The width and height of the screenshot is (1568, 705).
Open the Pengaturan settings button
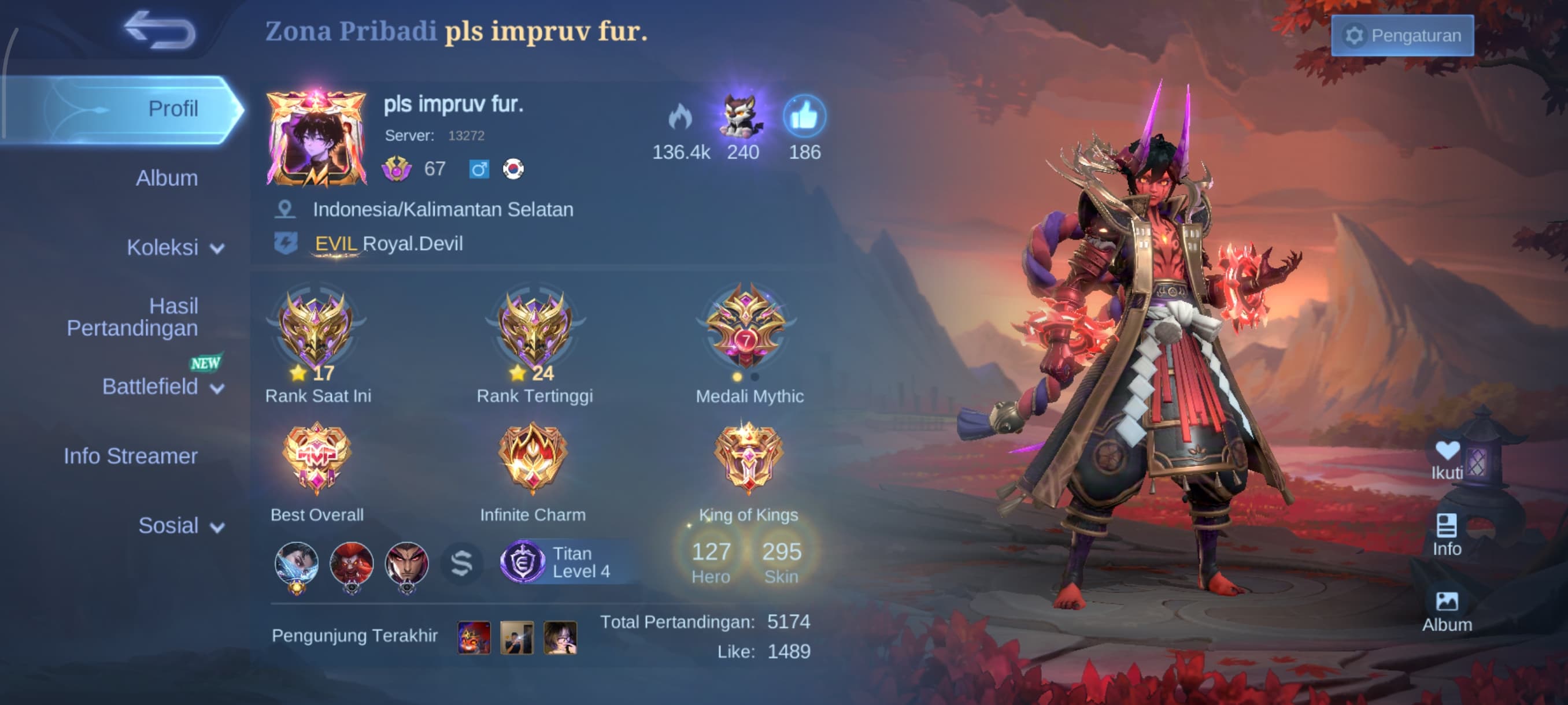pos(1402,35)
